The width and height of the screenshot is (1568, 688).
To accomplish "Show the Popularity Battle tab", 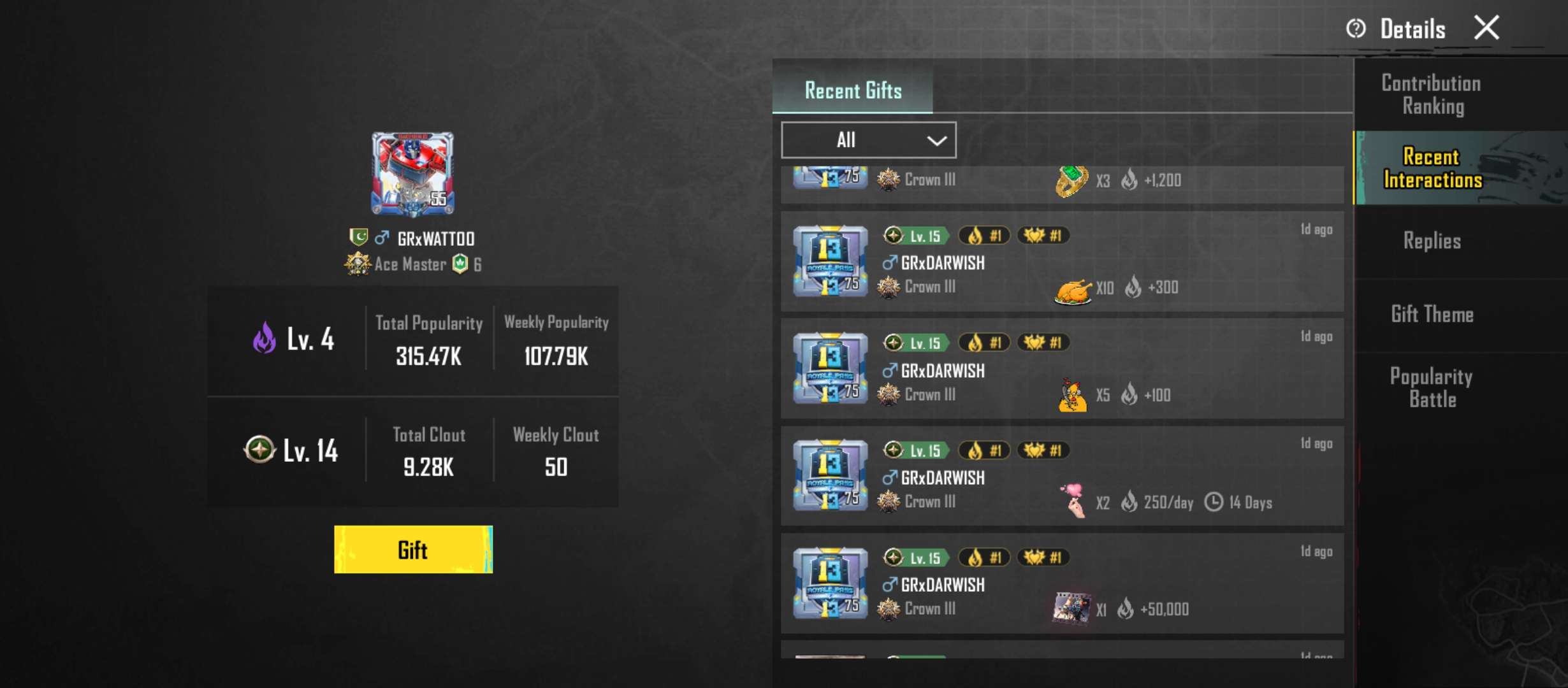I will 1432,387.
